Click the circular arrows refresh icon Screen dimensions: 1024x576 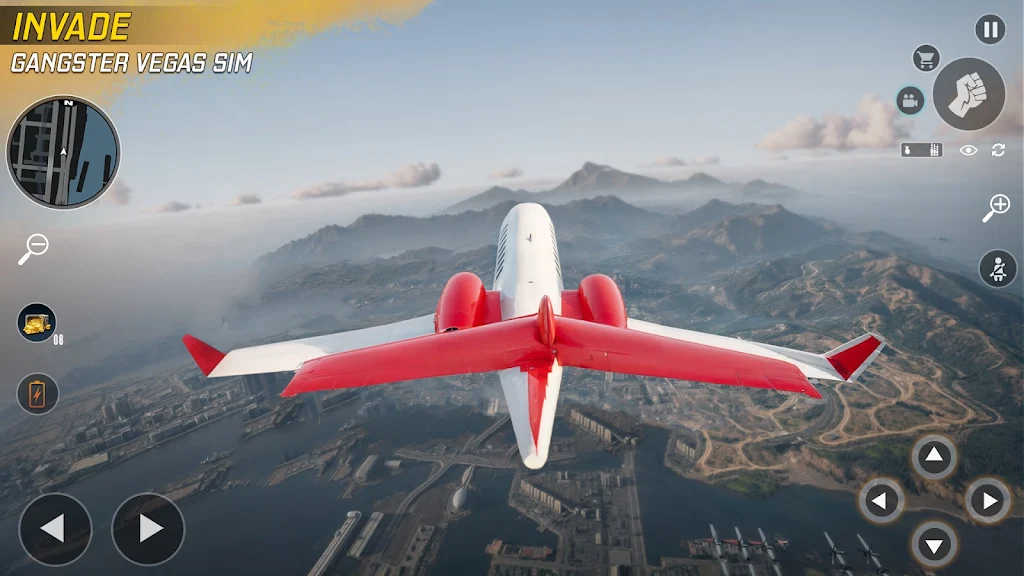pos(997,150)
